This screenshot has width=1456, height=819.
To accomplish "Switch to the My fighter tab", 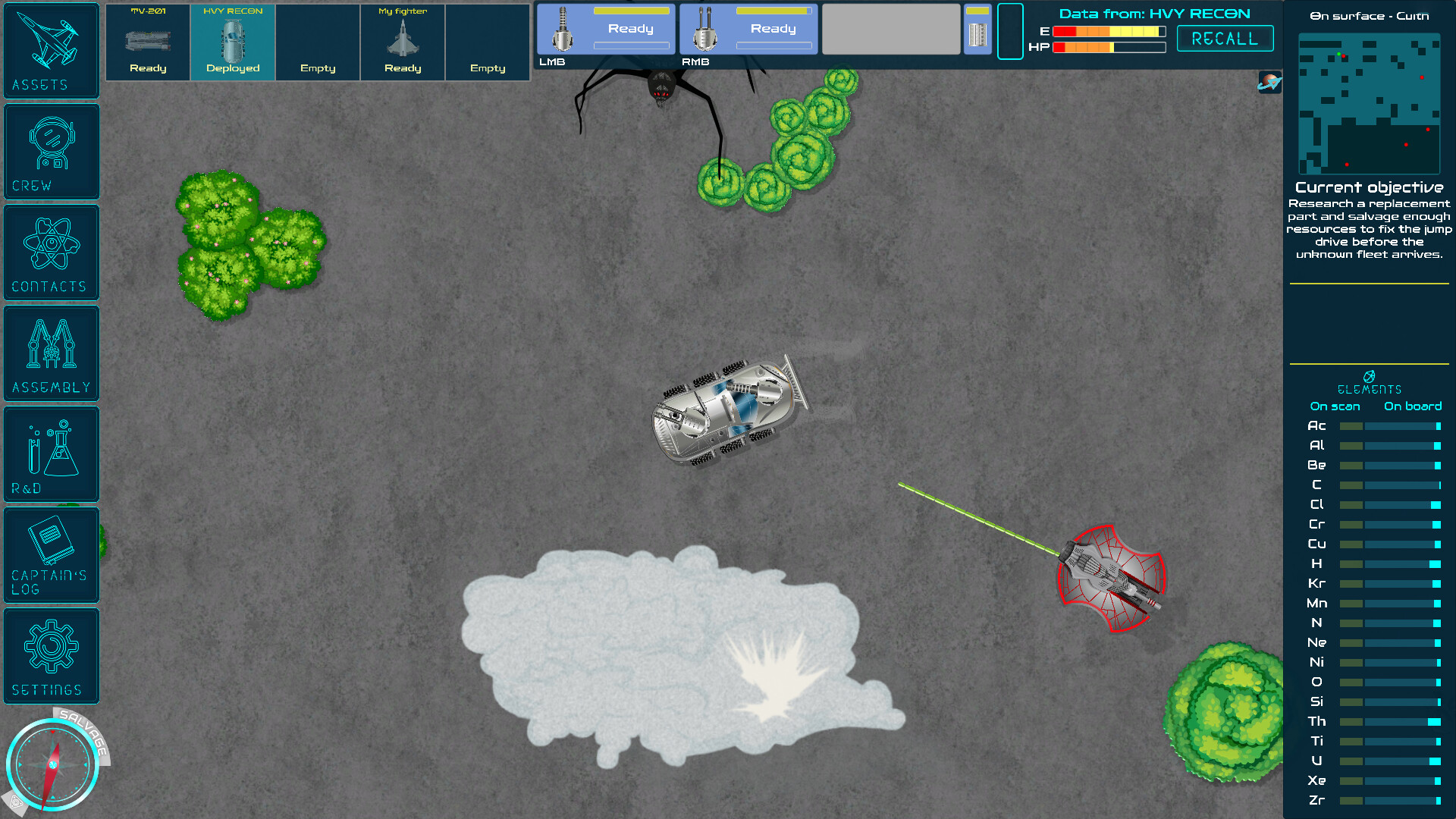I will coord(403,42).
